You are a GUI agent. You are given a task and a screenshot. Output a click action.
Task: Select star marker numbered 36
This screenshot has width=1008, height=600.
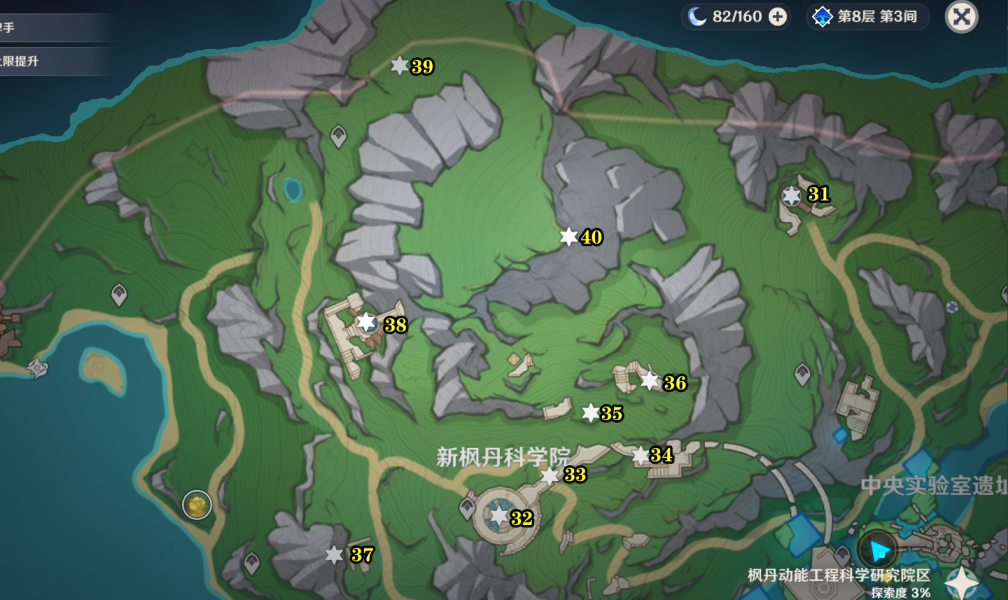(x=650, y=381)
